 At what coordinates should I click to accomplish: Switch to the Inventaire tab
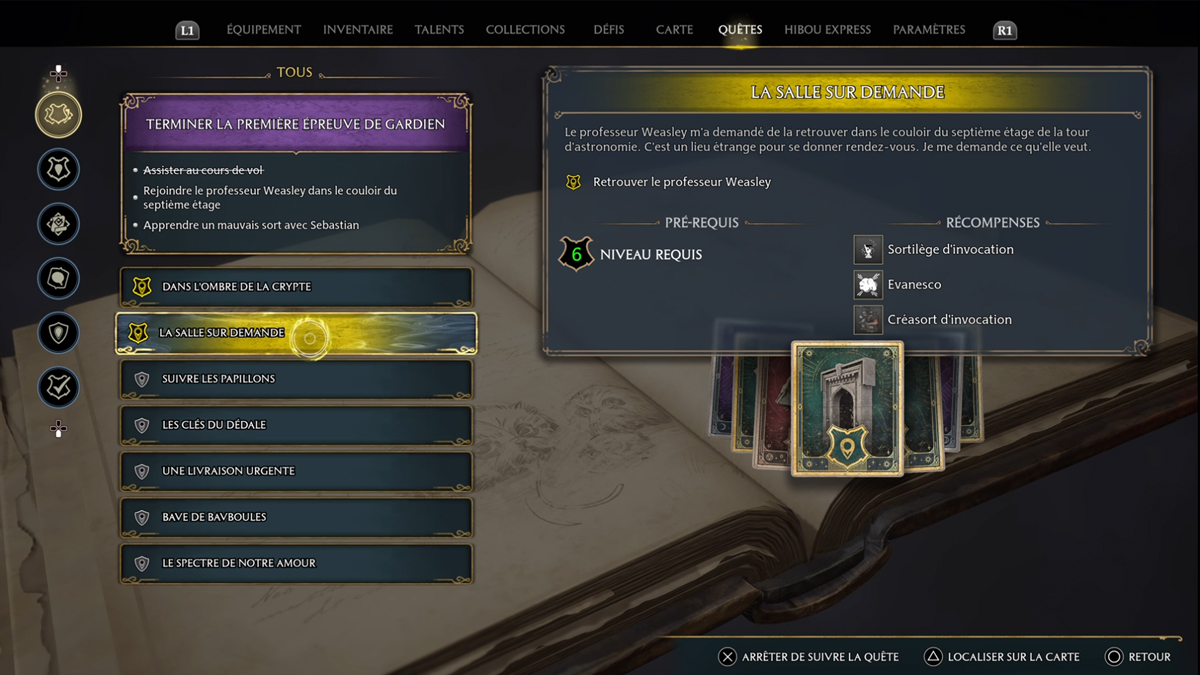click(358, 30)
